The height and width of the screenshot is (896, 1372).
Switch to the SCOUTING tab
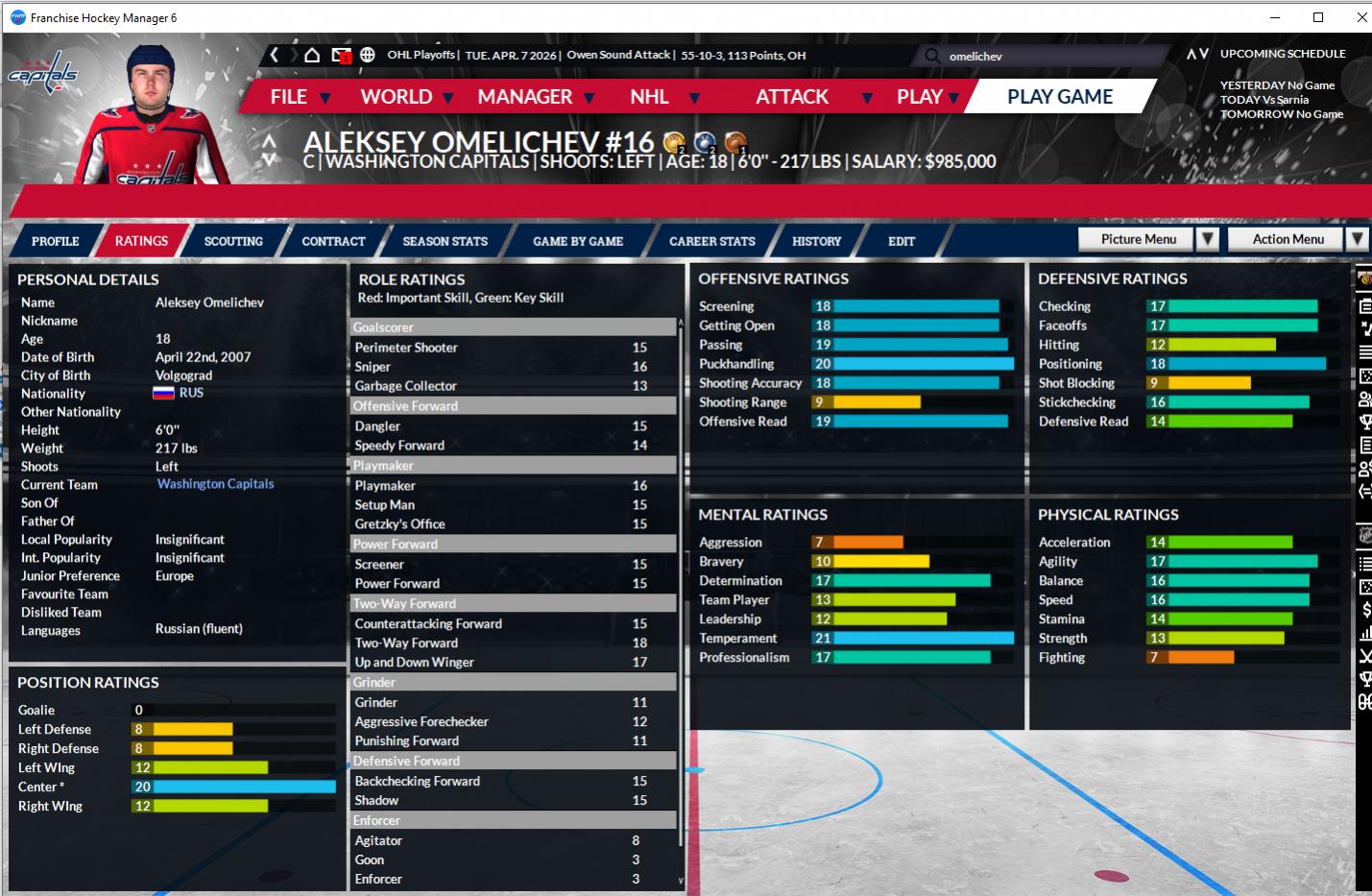tap(233, 241)
